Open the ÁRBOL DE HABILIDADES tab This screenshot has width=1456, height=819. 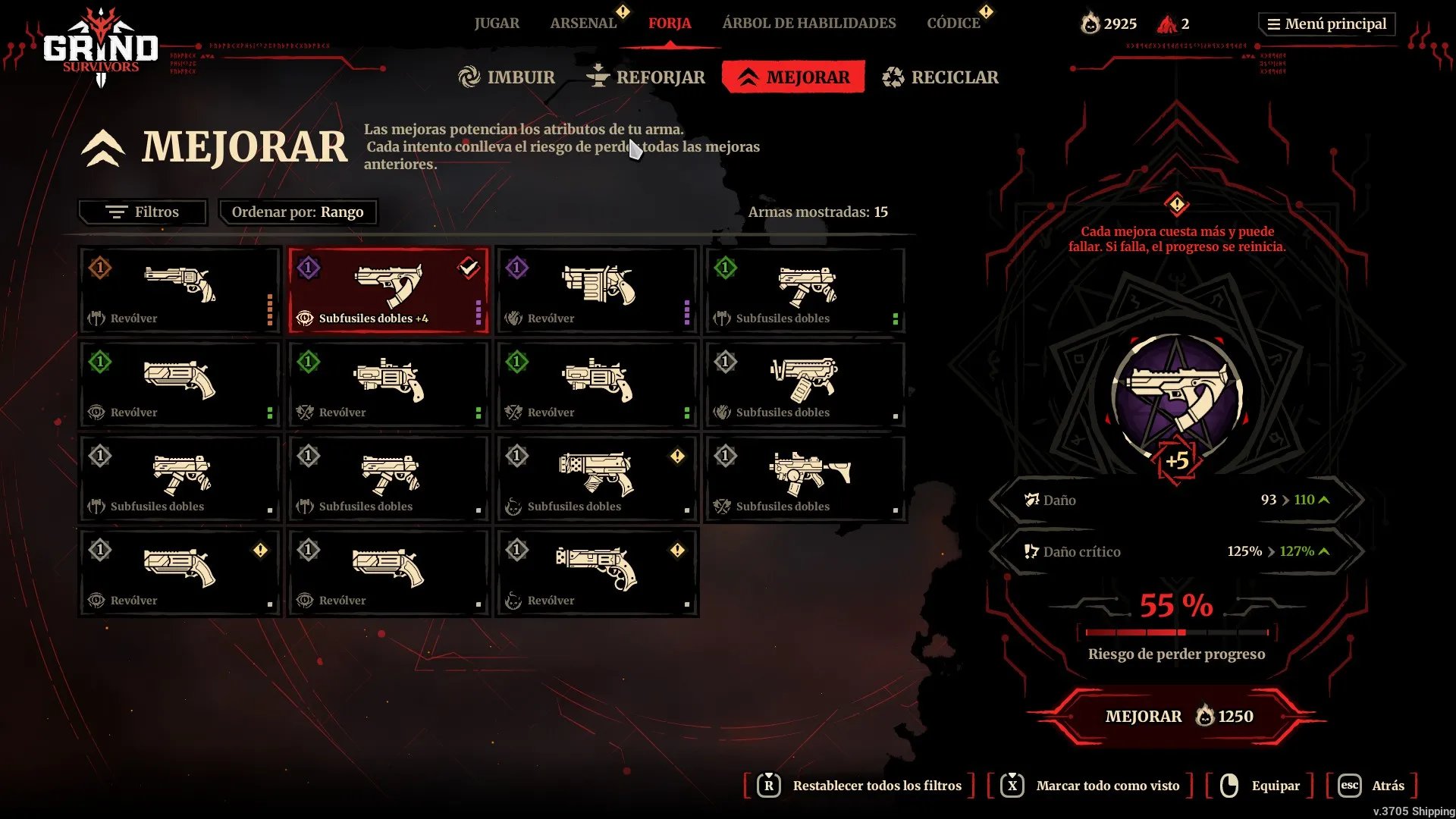809,24
